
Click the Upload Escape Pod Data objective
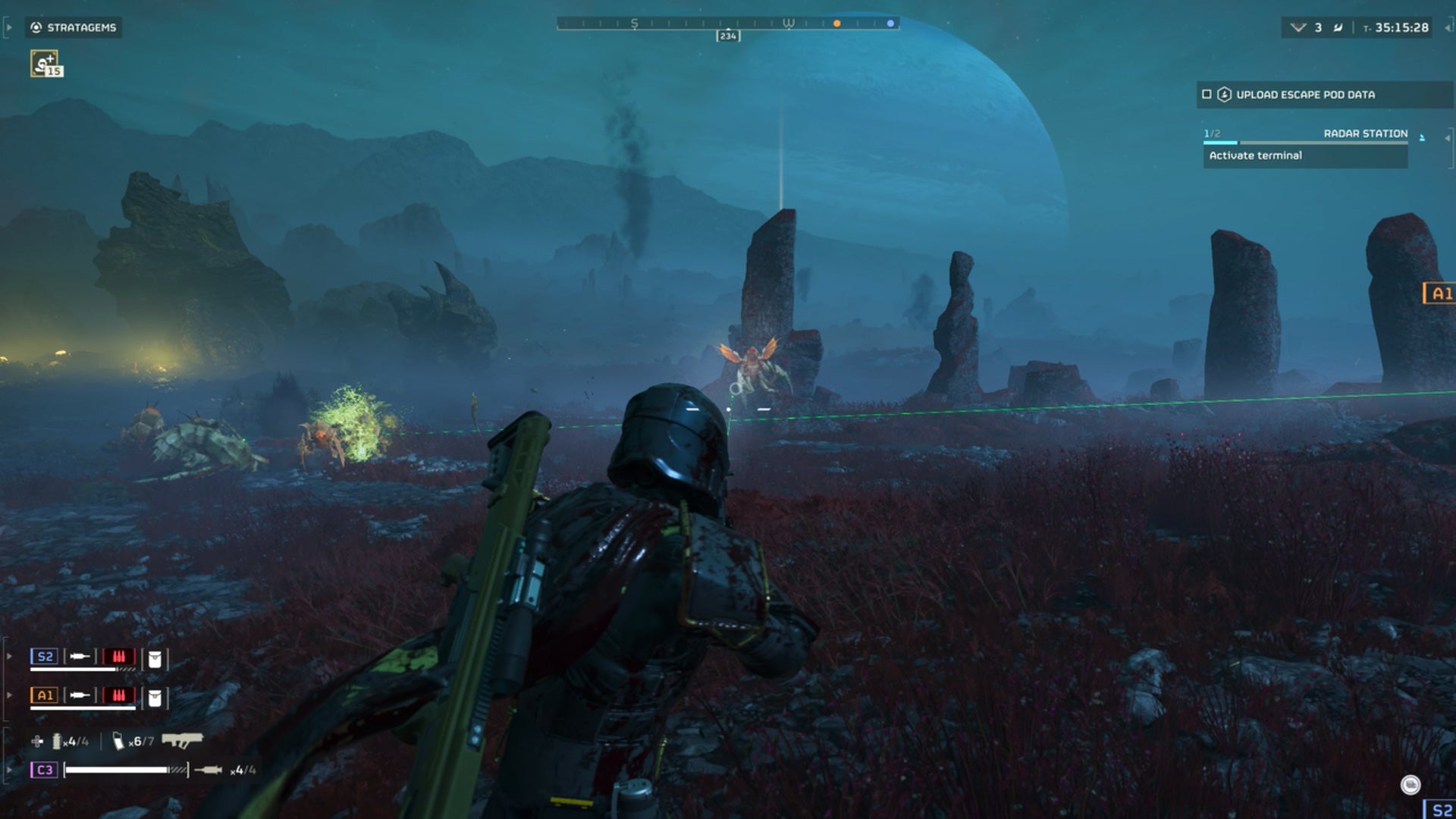(1304, 95)
